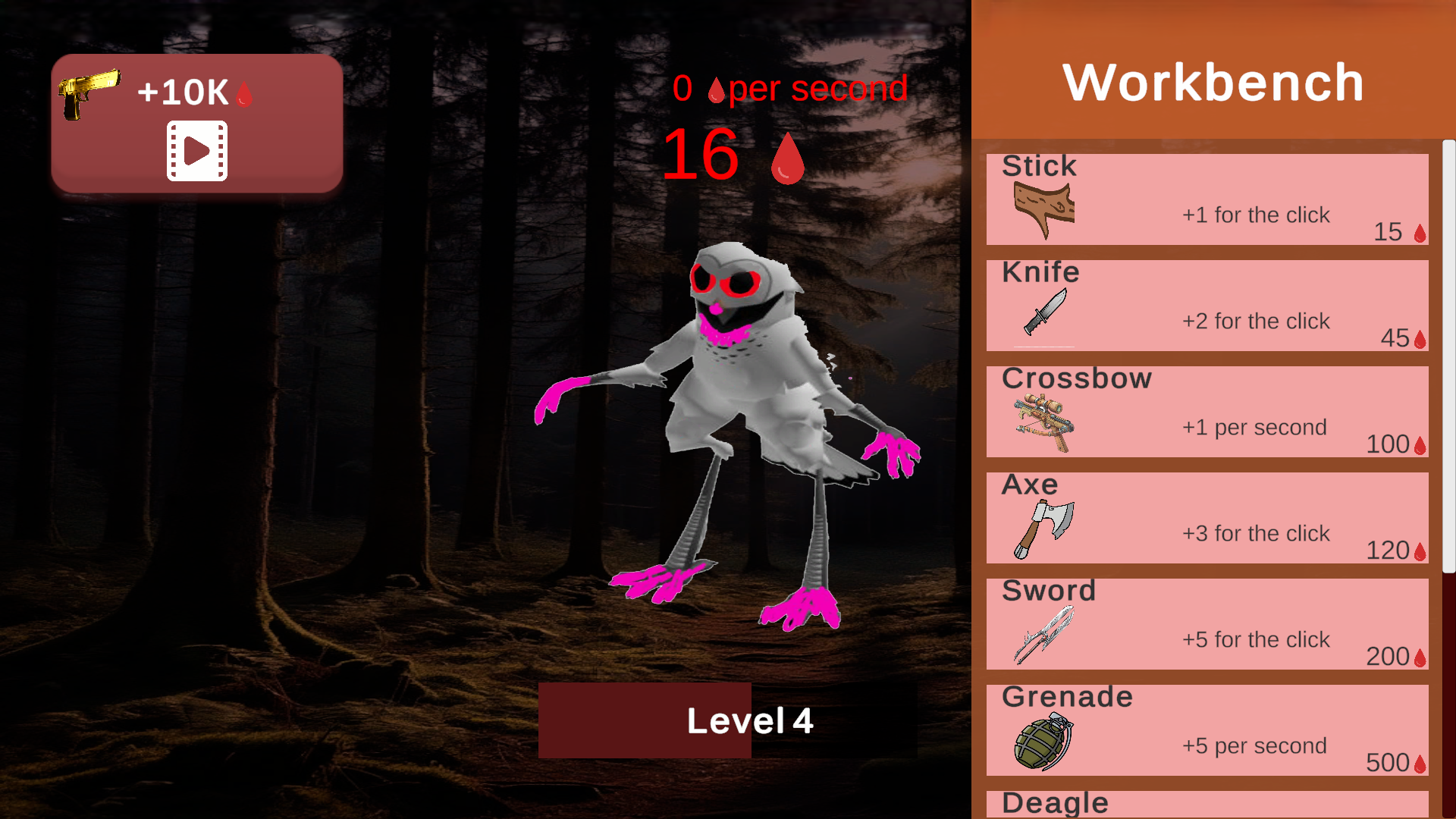The image size is (1456, 819).
Task: Click the Workbench title header
Action: [1213, 82]
